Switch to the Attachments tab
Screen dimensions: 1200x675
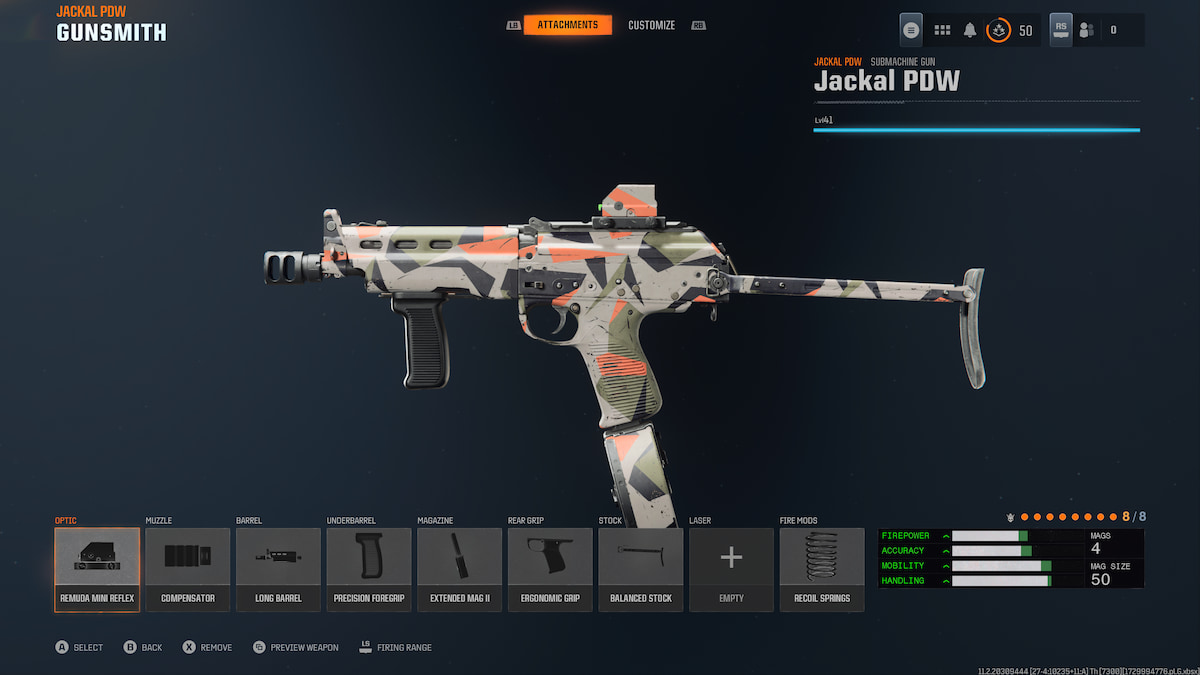pos(567,25)
